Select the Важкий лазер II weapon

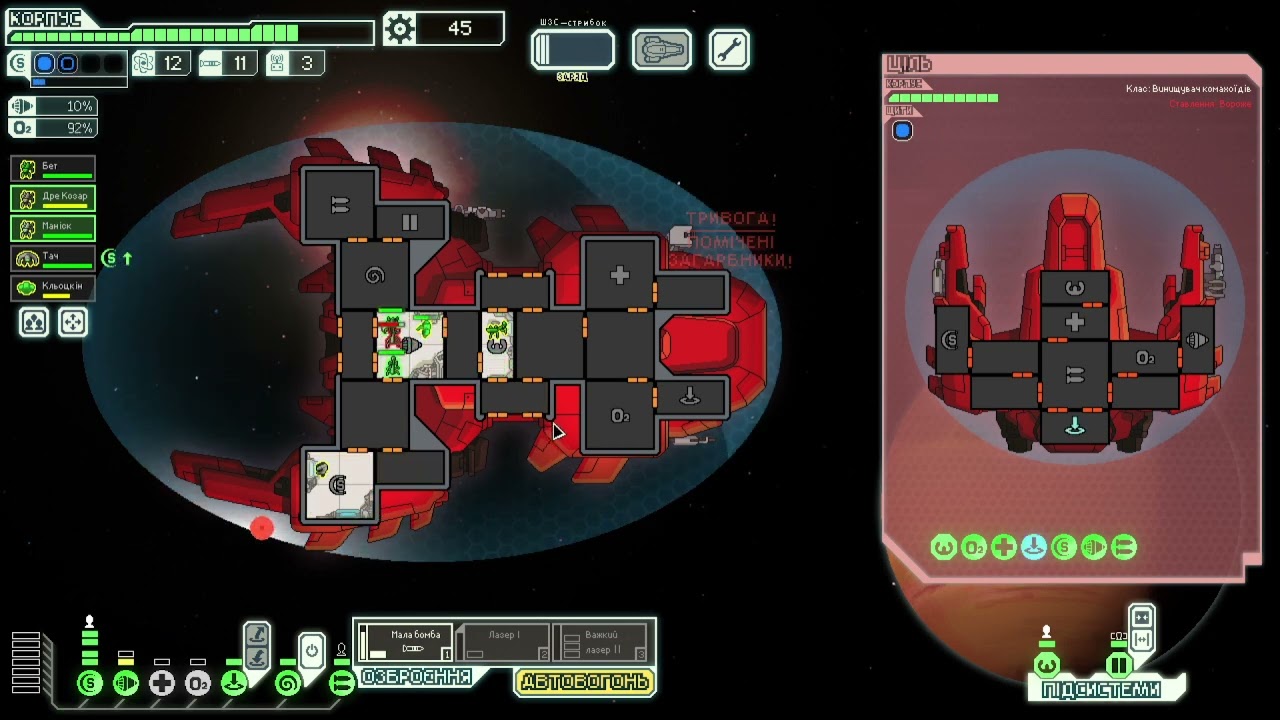[600, 643]
